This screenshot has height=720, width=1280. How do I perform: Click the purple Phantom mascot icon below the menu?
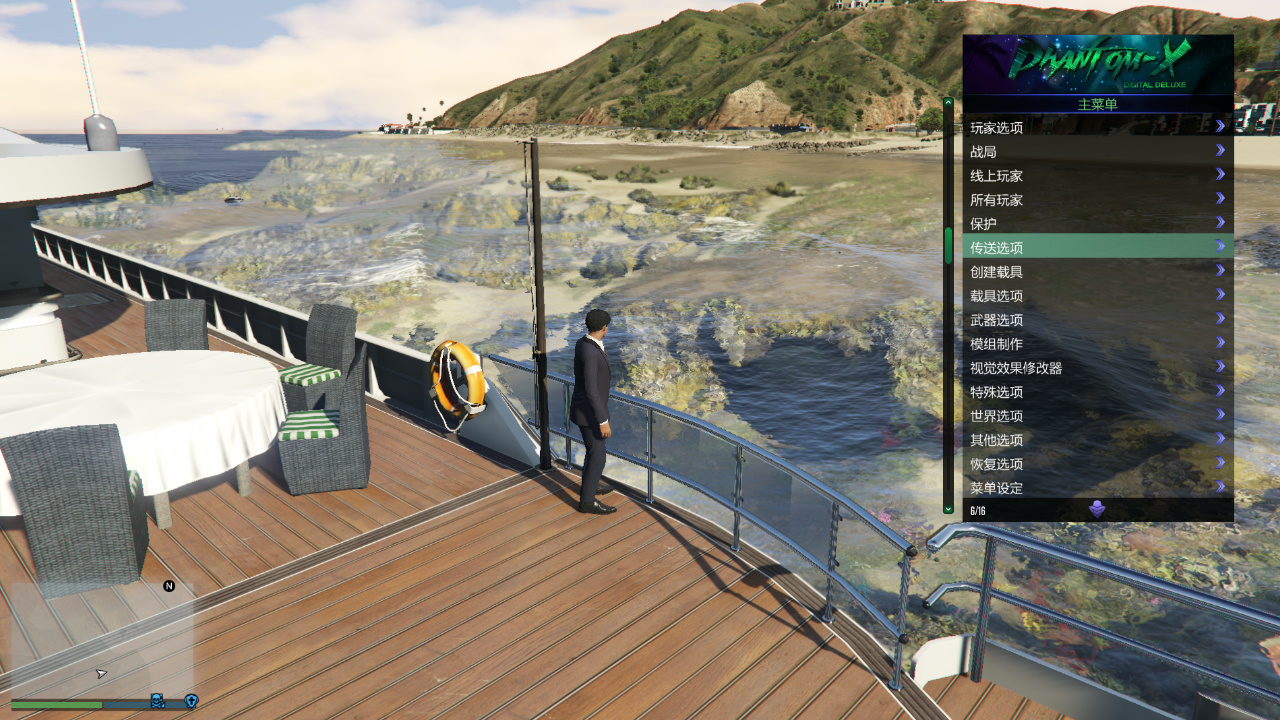point(1098,508)
